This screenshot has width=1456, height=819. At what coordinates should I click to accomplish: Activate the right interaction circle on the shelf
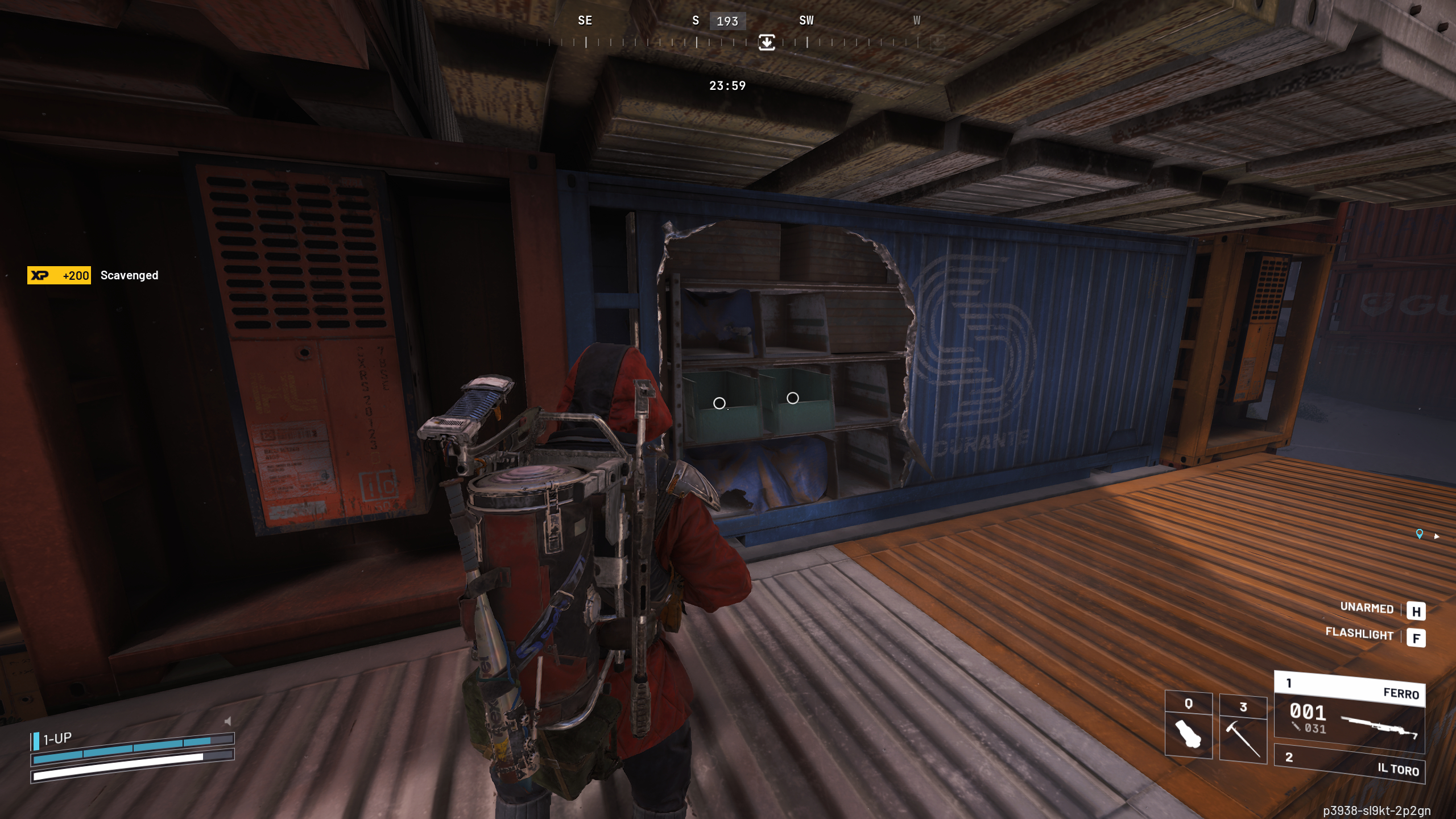coord(793,399)
